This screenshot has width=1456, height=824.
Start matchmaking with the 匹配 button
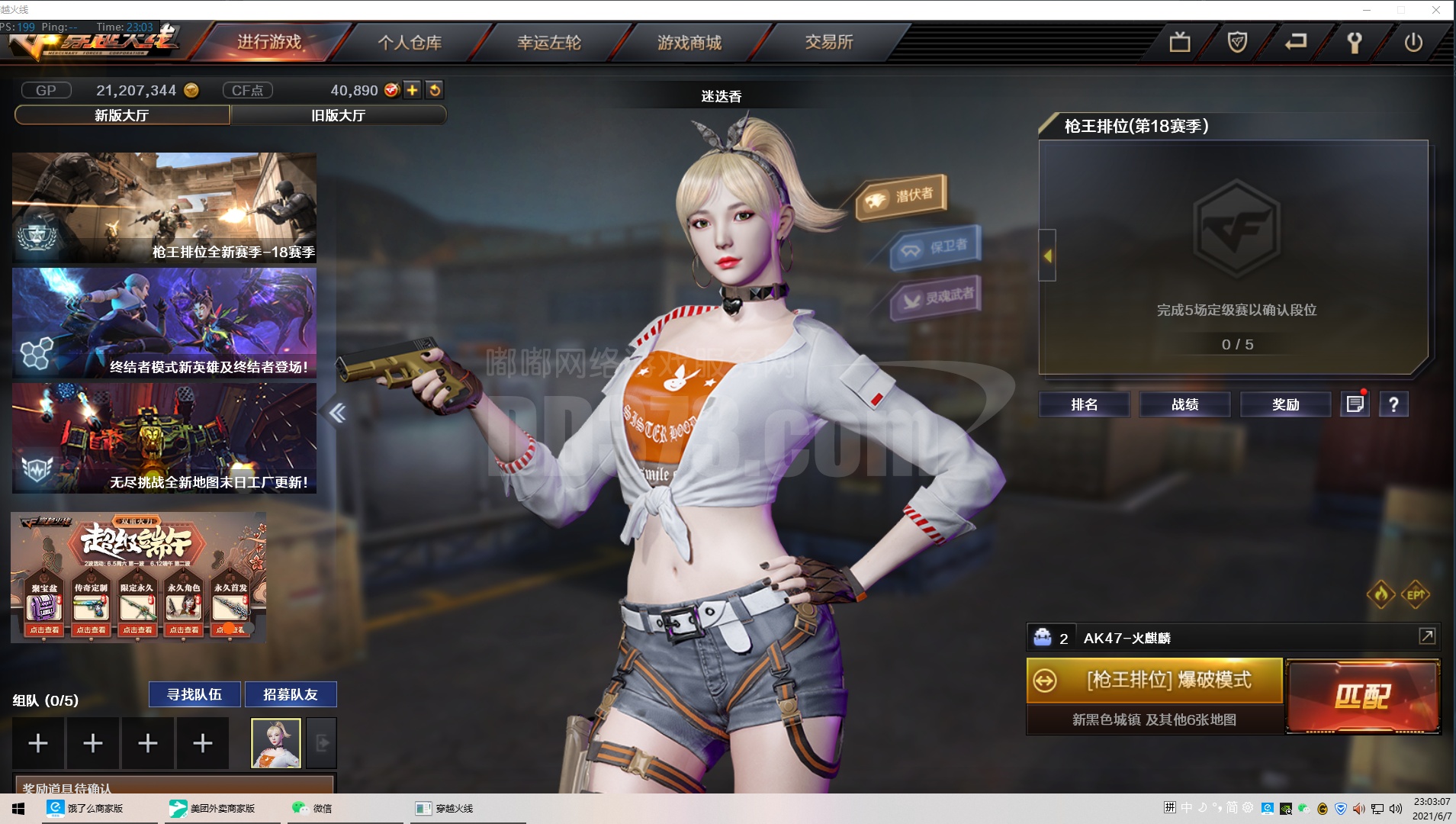click(1363, 696)
